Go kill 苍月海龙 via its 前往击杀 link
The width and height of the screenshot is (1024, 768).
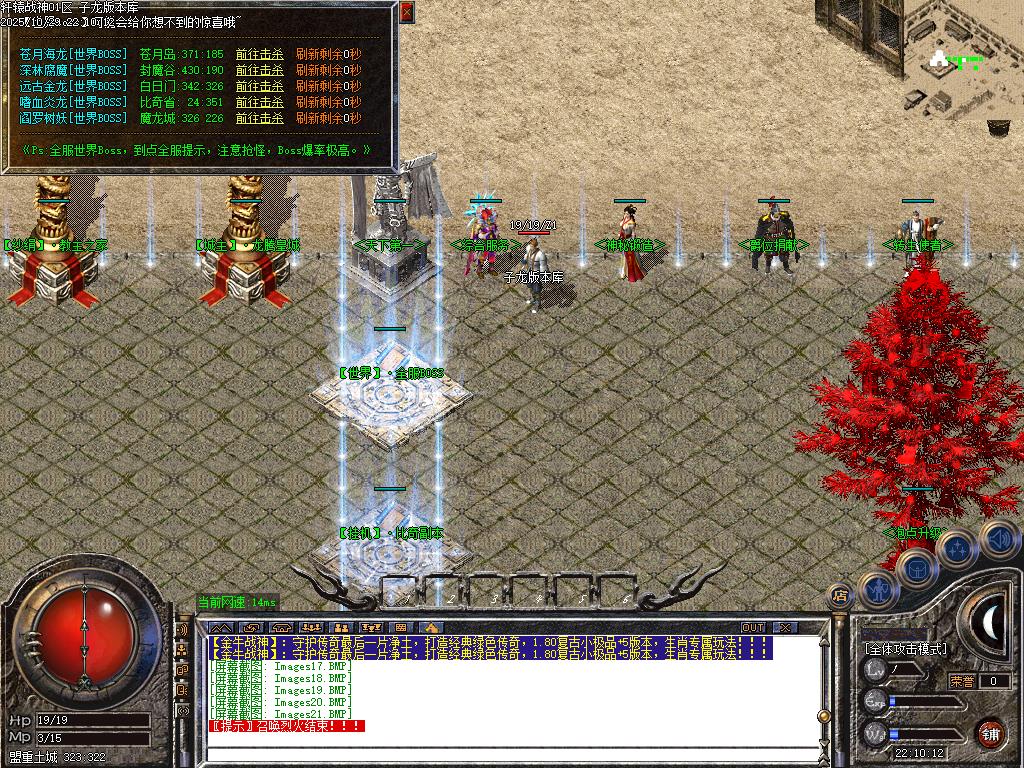(259, 54)
